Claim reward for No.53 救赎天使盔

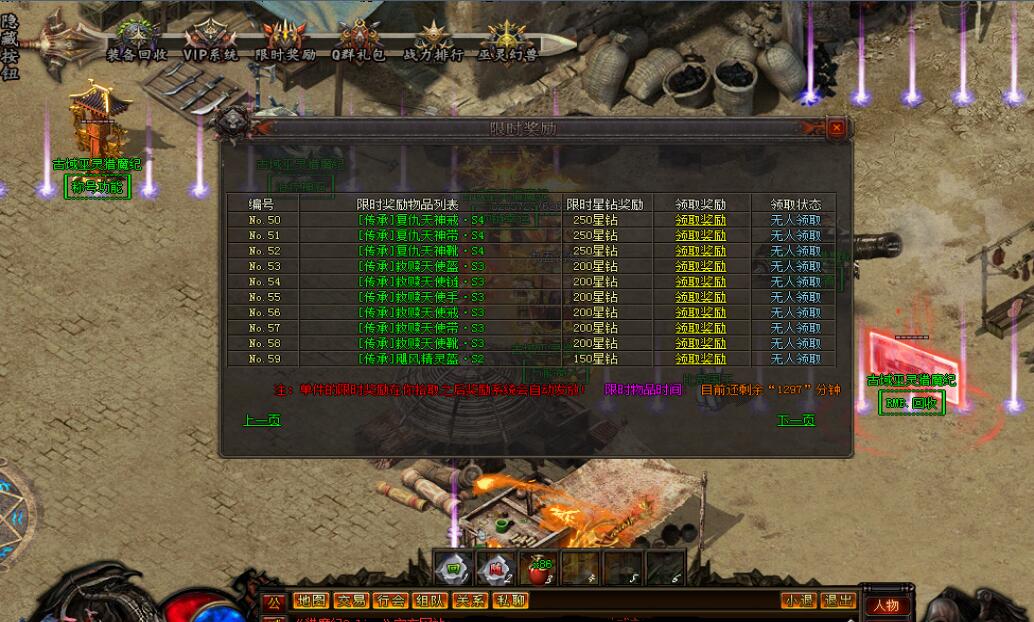pos(700,266)
